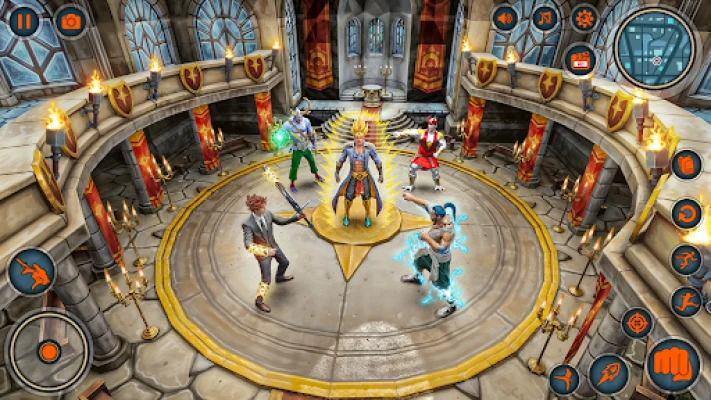The height and width of the screenshot is (400, 711).
Task: Open the circular city minimap
Action: (x=656, y=47)
